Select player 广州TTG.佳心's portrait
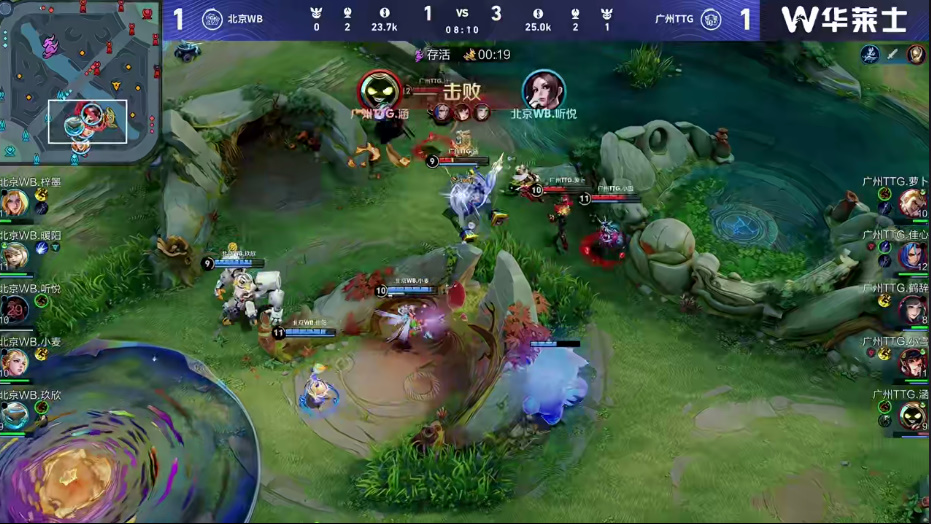The image size is (931, 524). point(911,256)
